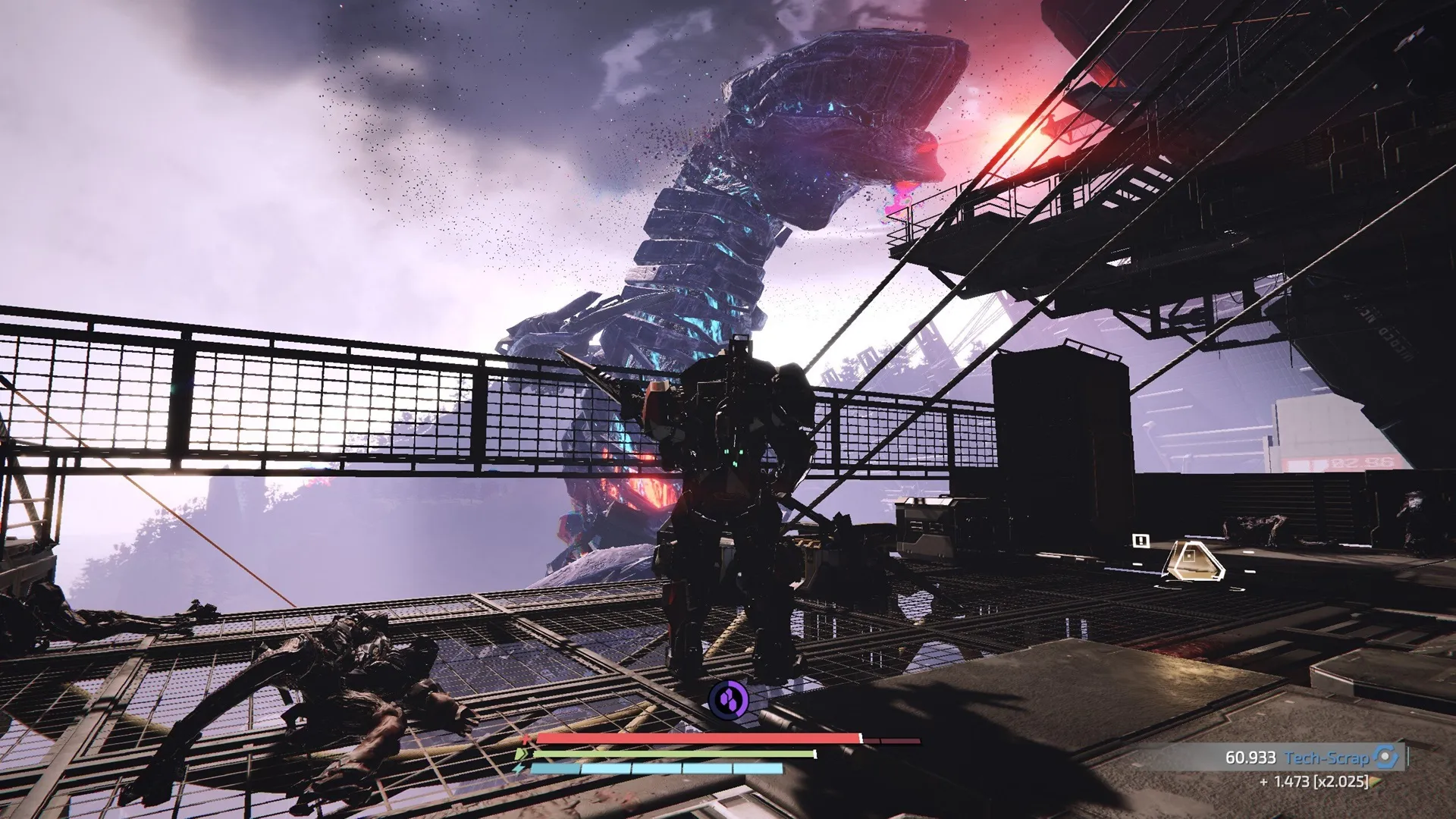The image size is (1456, 819).
Task: Click the Tech-Scrap currency icon
Action: (x=1385, y=757)
